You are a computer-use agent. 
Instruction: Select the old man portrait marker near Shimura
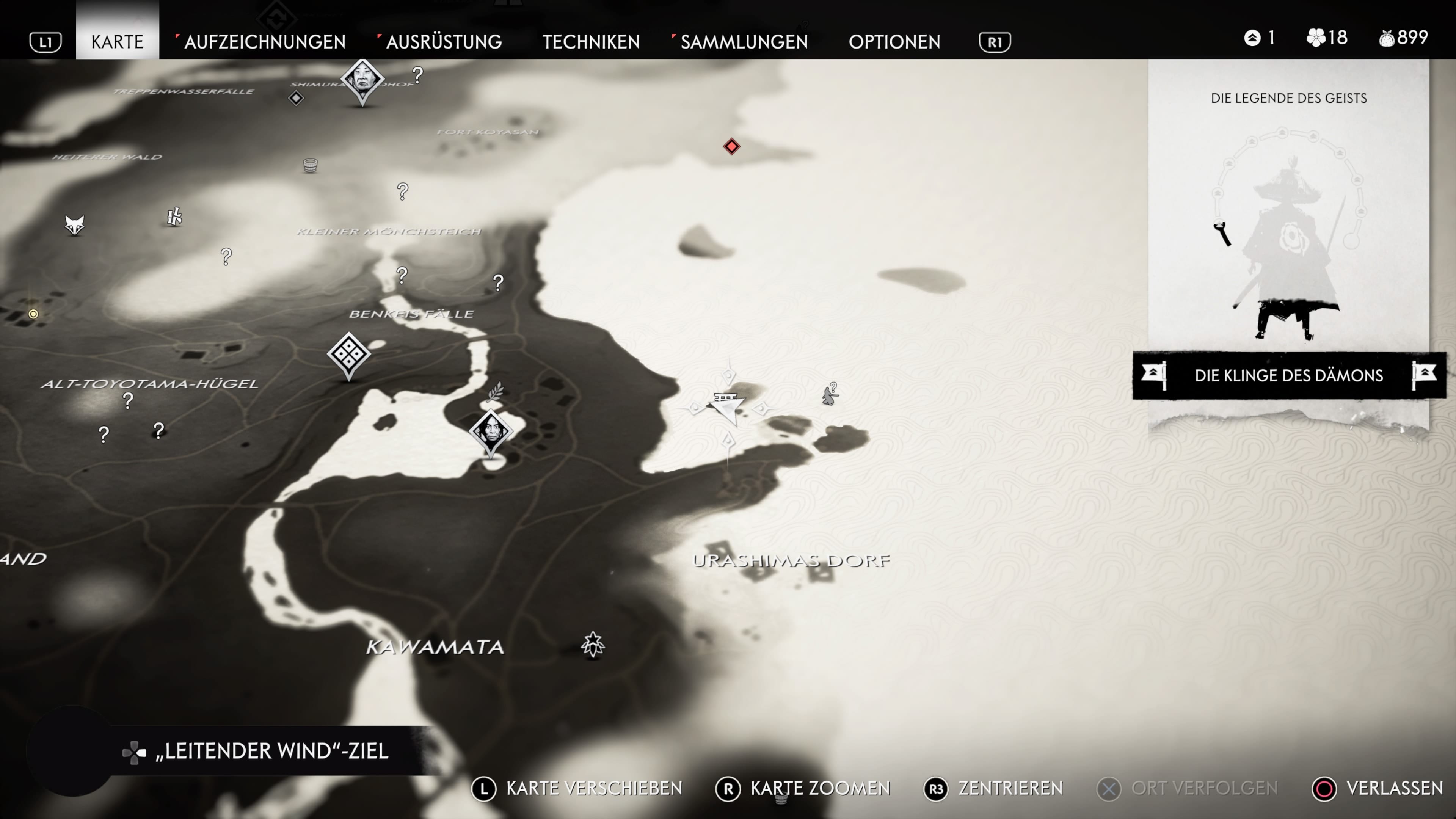pos(362,80)
